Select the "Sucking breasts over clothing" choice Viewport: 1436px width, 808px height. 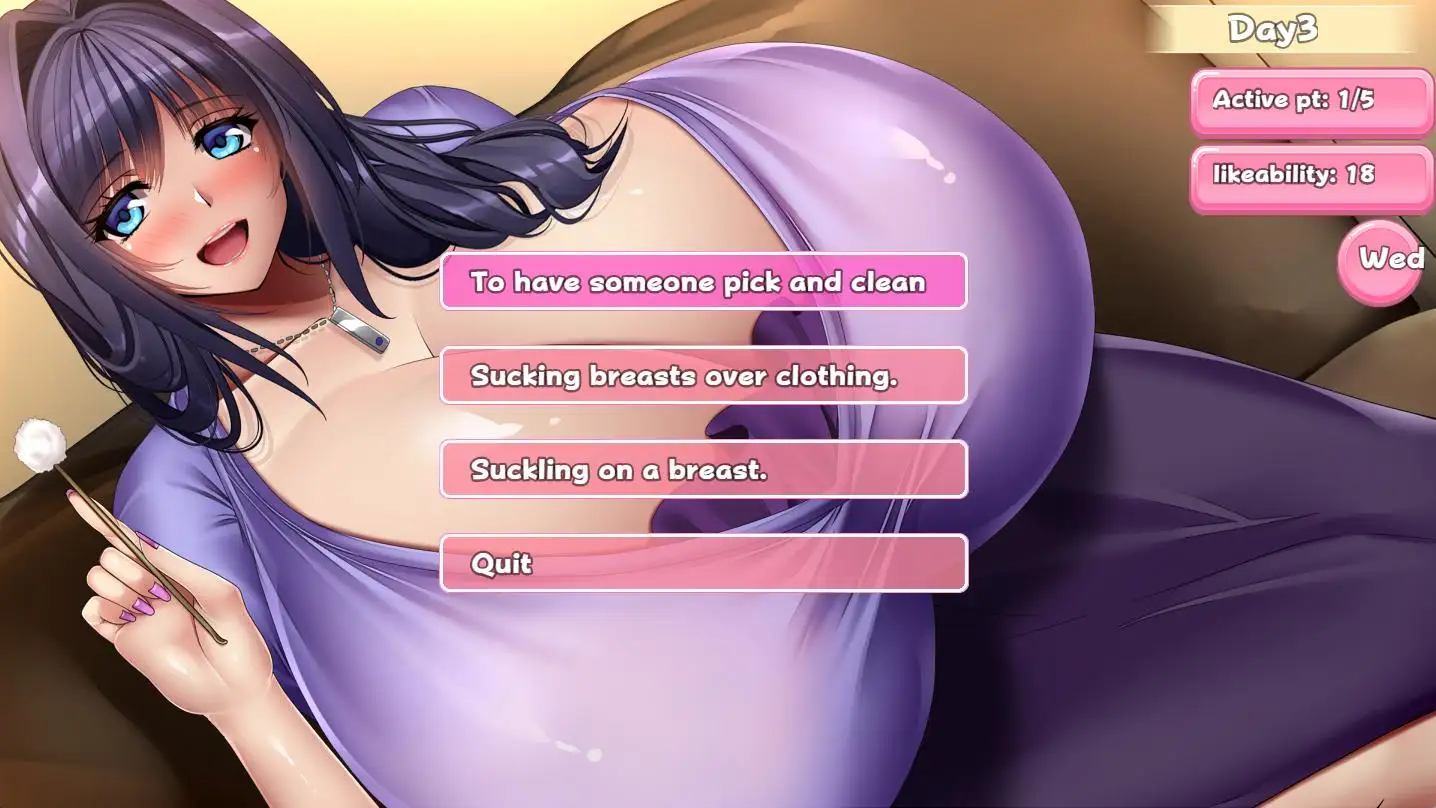point(703,376)
